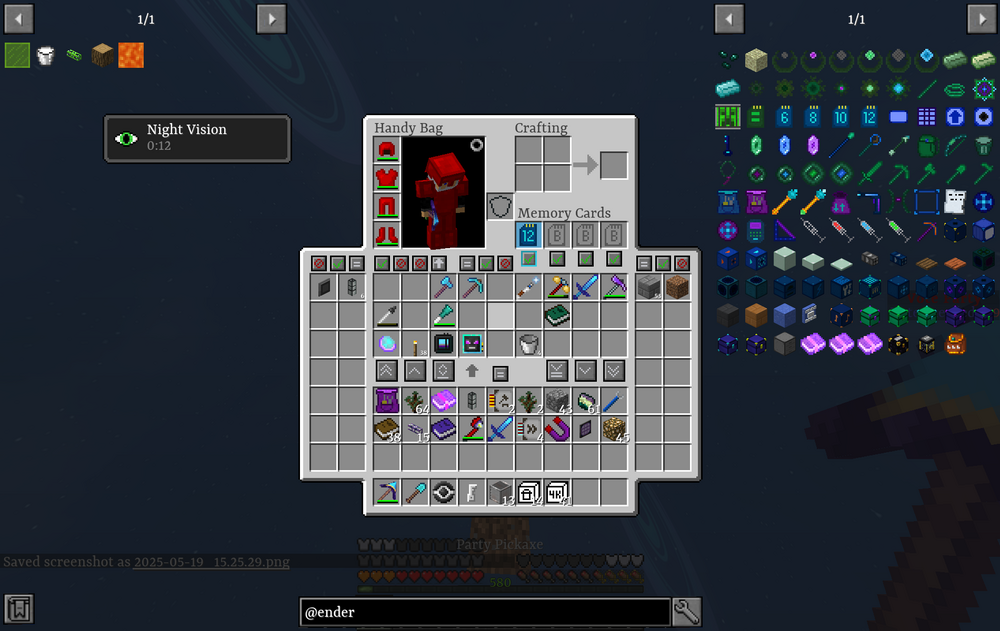Go to the next item list page
Viewport: 1000px width, 631px height.
(x=980, y=18)
